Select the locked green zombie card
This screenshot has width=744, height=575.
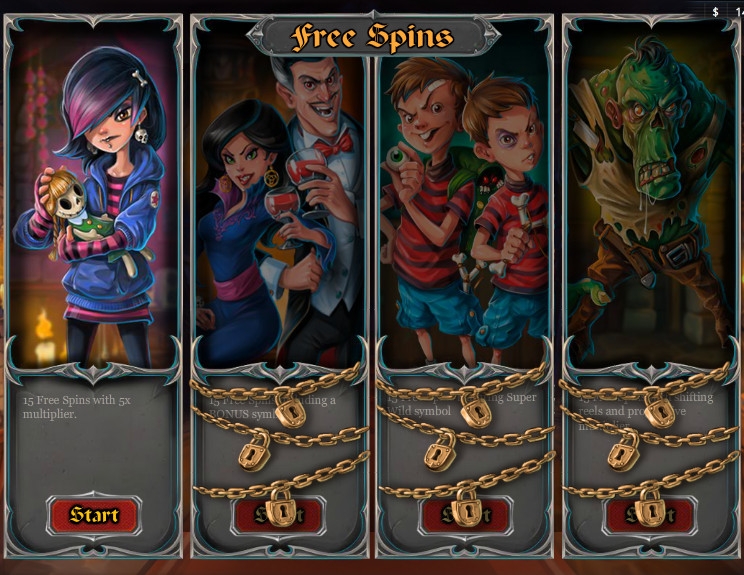[651, 200]
